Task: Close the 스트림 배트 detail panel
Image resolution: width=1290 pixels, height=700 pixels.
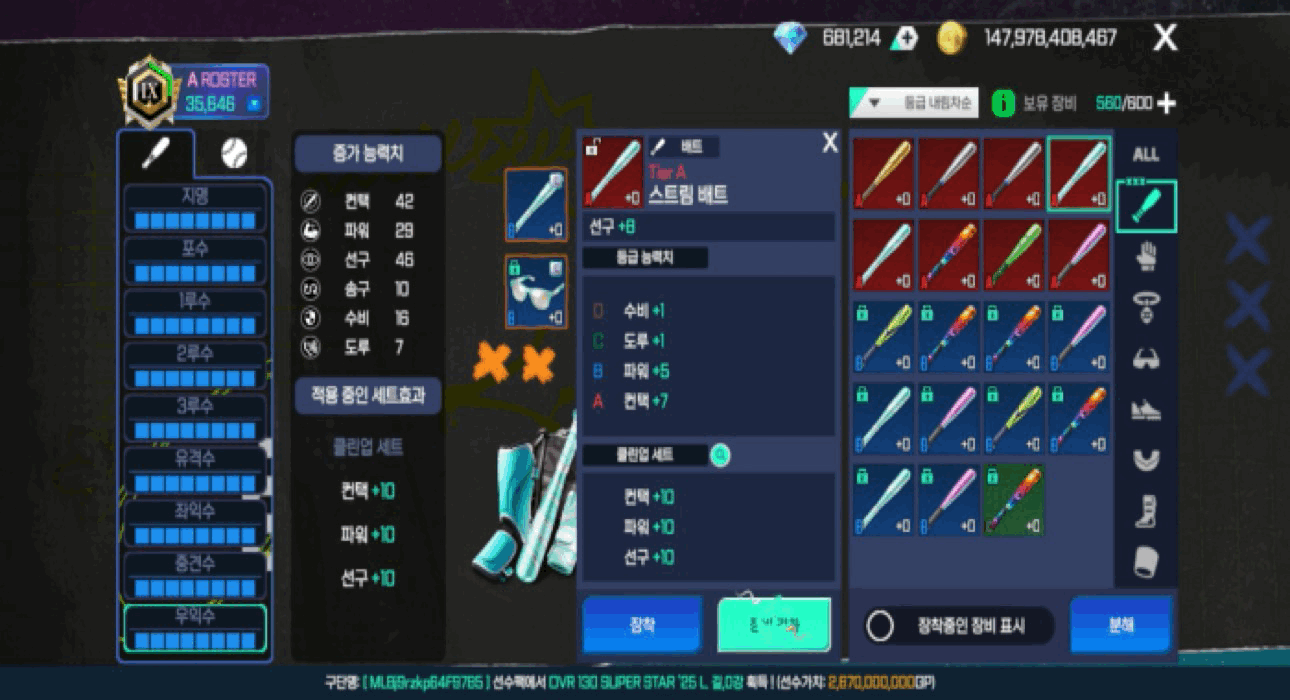Action: 829,143
